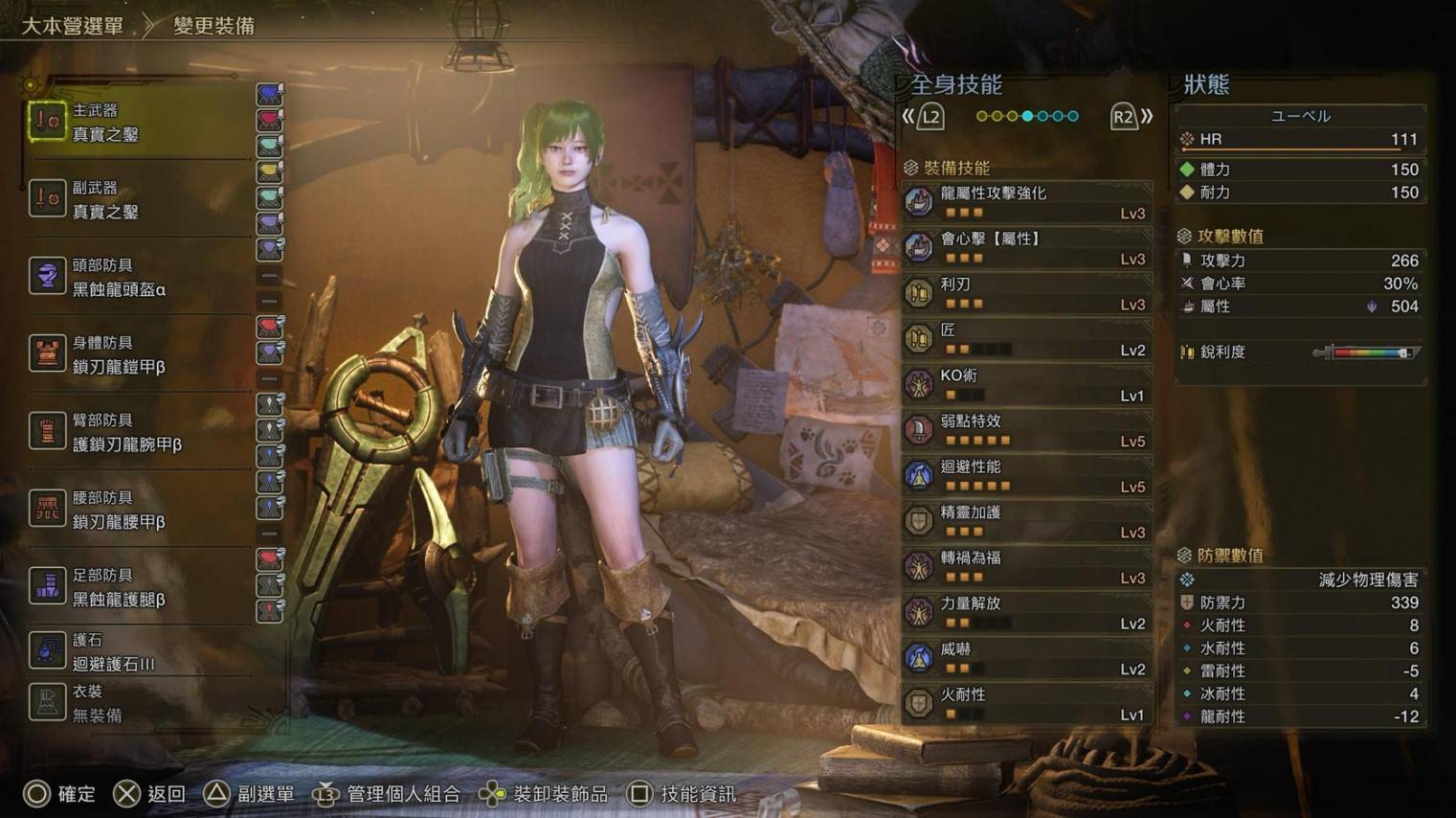
Task: Expand the L2 skill page arrow
Action: [929, 116]
